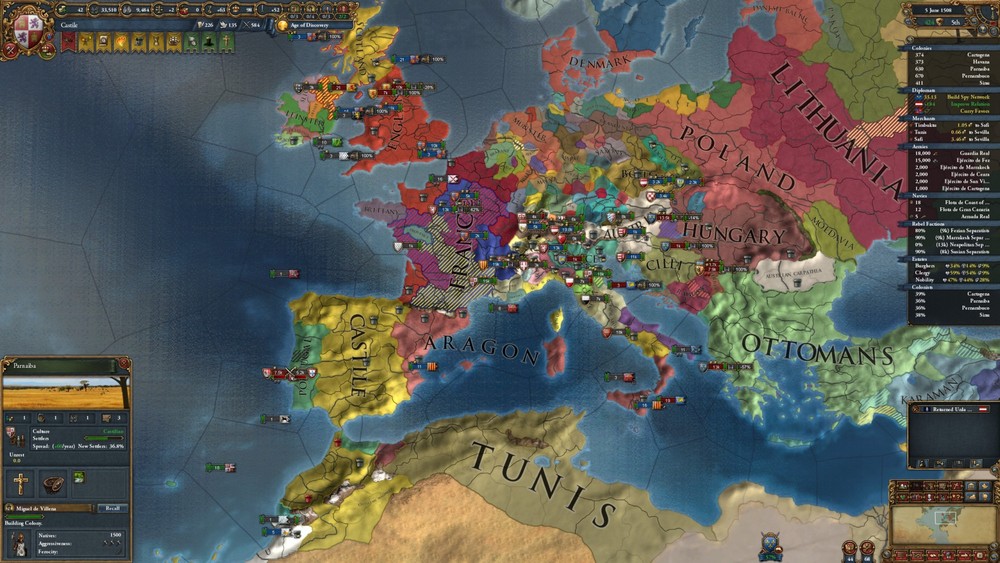This screenshot has width=1000, height=563.
Task: Open the red banner alert
Action: point(68,43)
